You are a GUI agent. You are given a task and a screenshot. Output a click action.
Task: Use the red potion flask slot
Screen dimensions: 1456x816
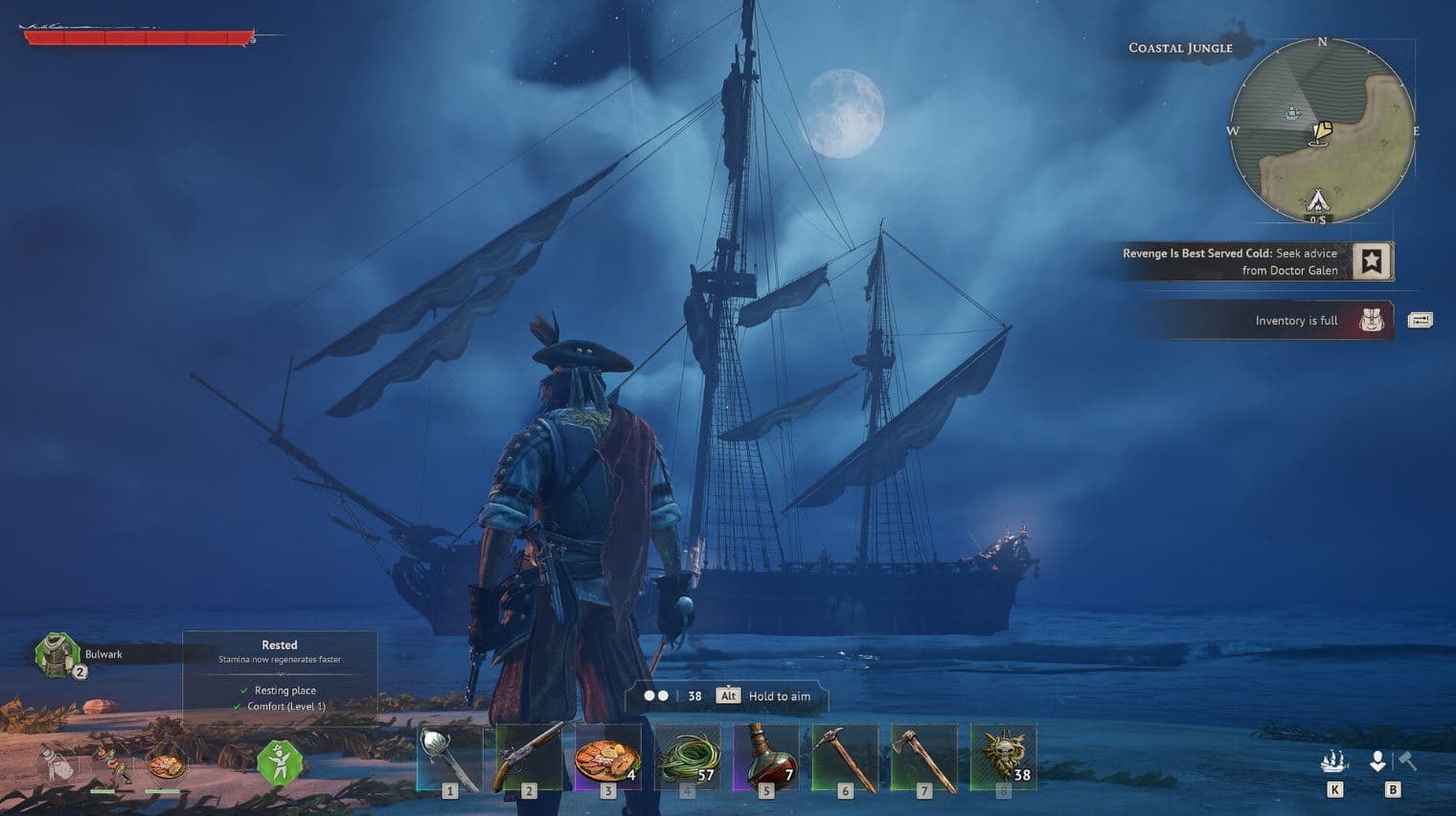pyautogui.click(x=765, y=757)
